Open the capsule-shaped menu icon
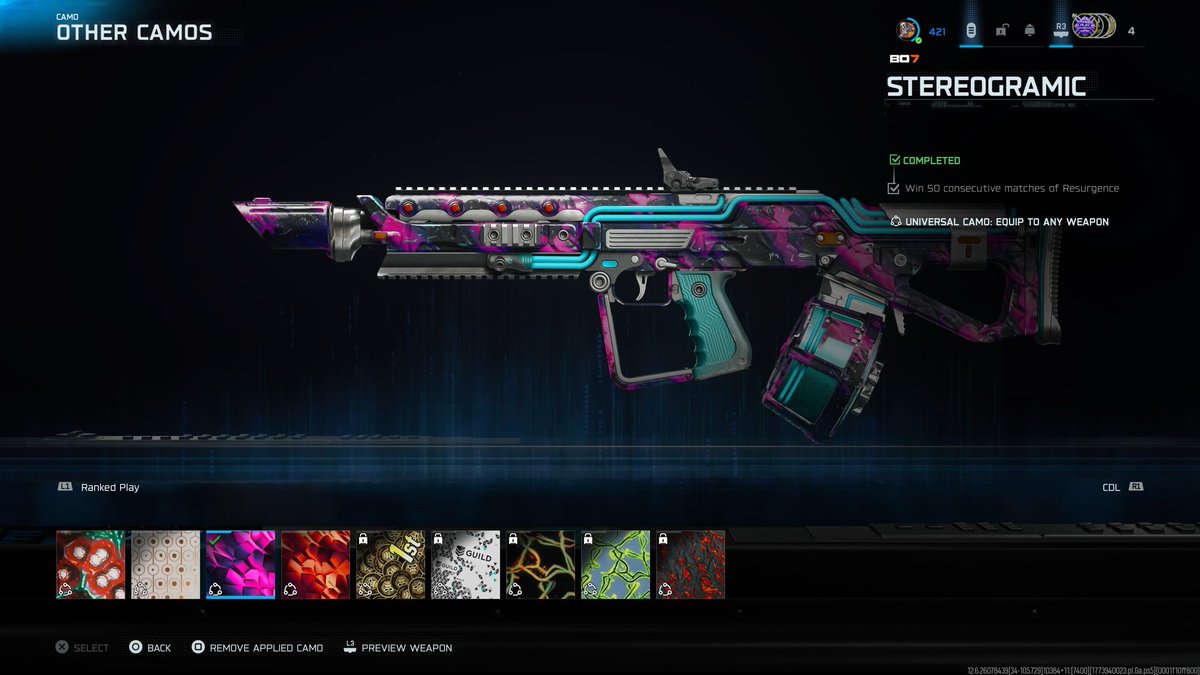This screenshot has width=1200, height=675. pyautogui.click(x=970, y=31)
